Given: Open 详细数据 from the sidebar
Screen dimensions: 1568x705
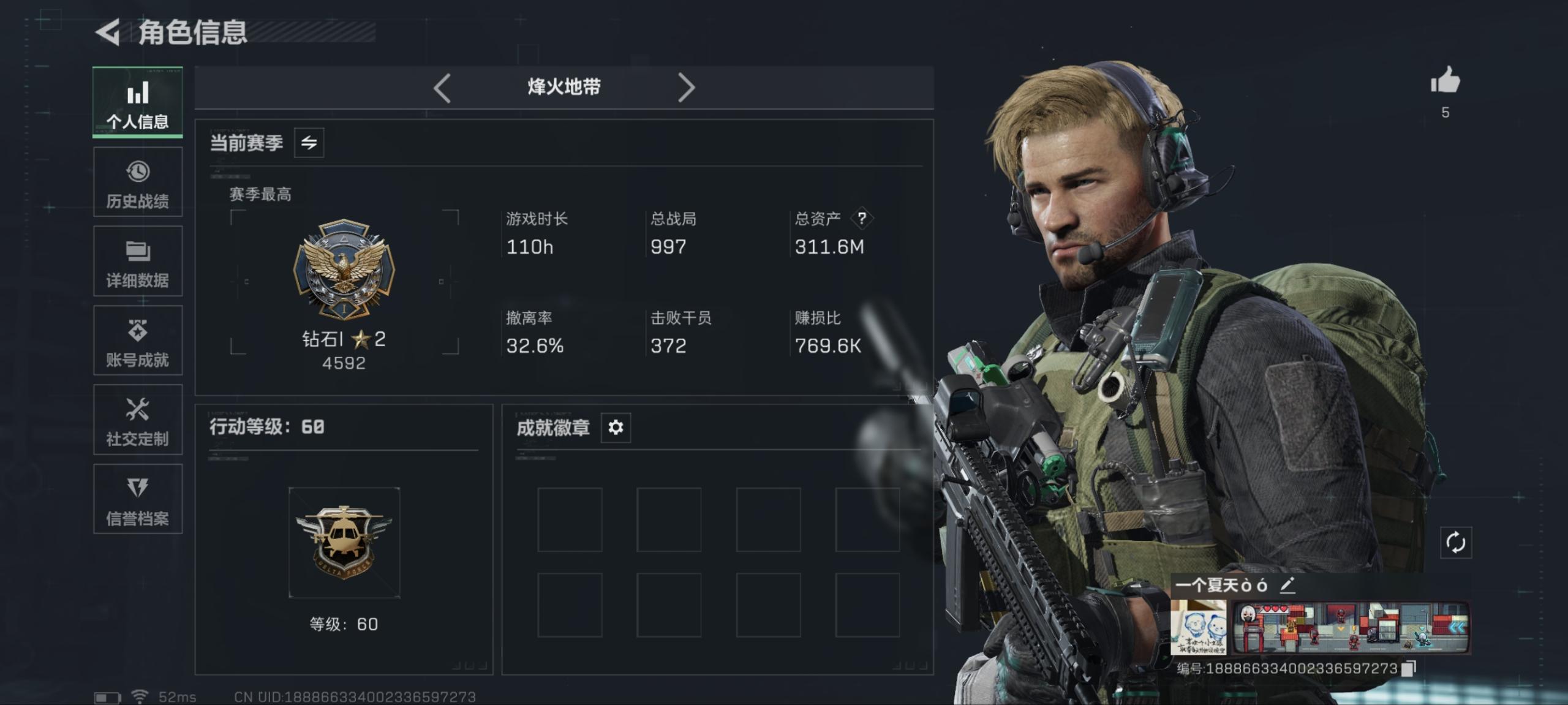Looking at the screenshot, I should [x=138, y=262].
